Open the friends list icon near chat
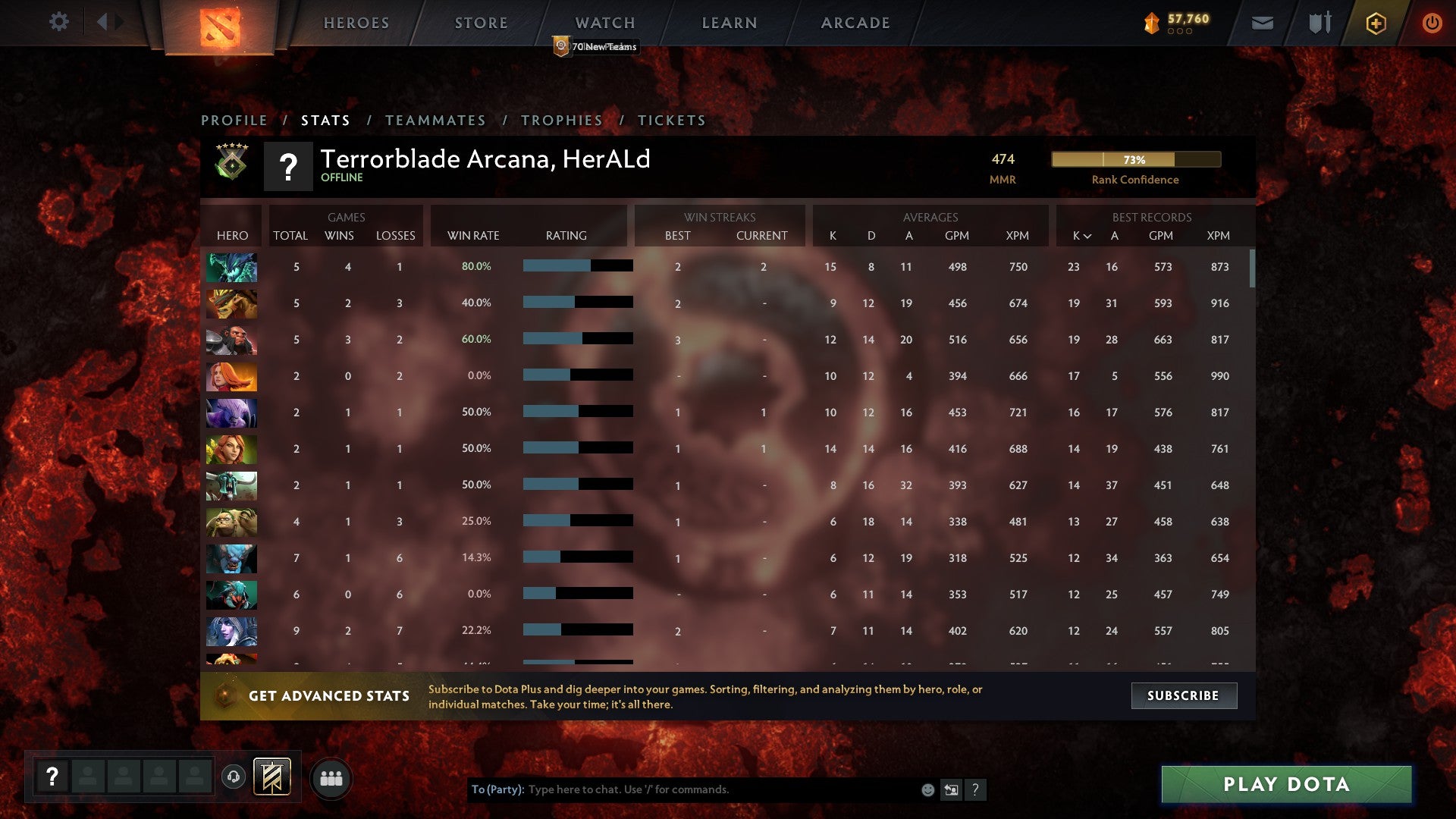The width and height of the screenshot is (1456, 819). (332, 777)
